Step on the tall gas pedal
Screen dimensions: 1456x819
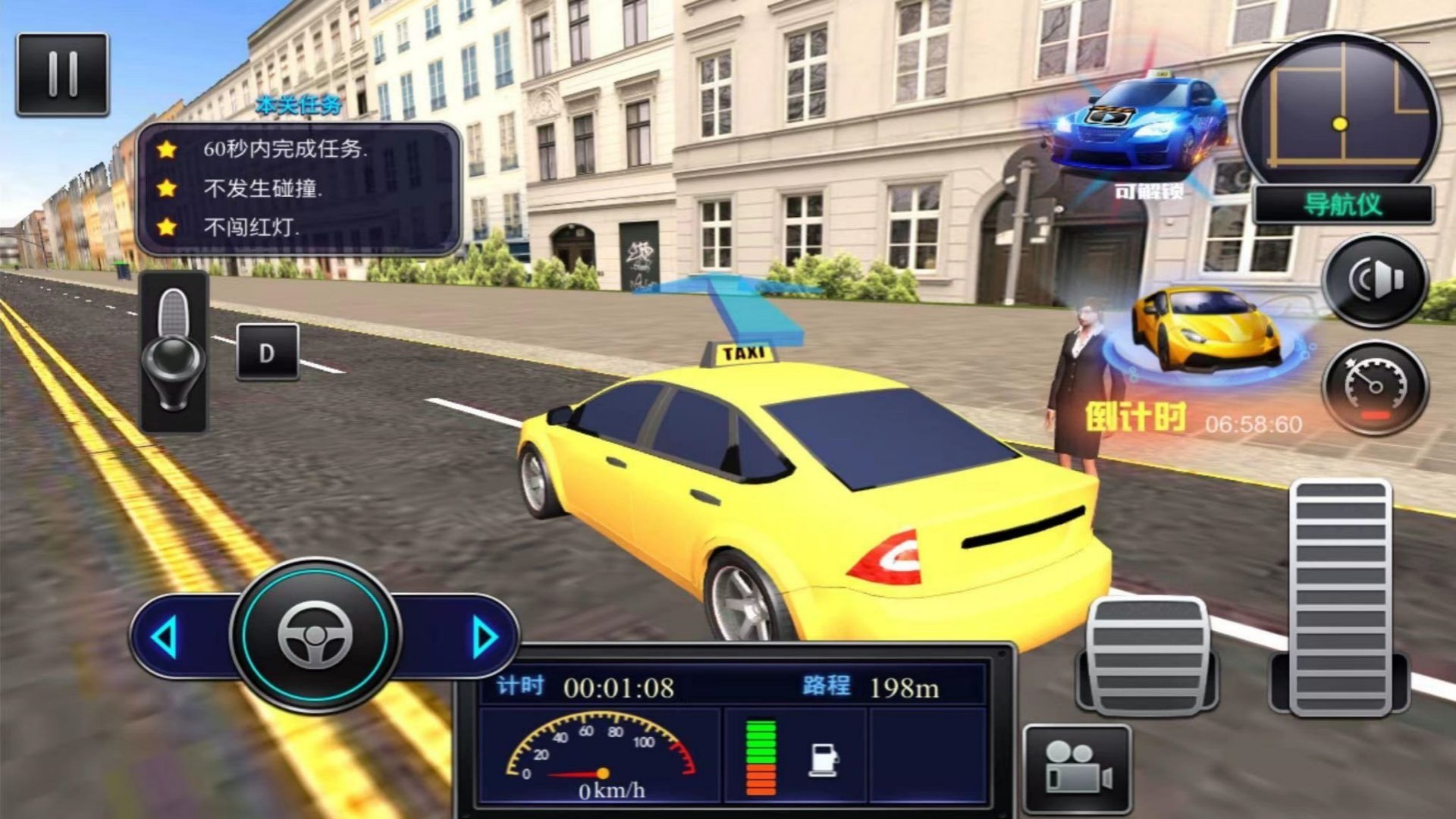pos(1340,598)
